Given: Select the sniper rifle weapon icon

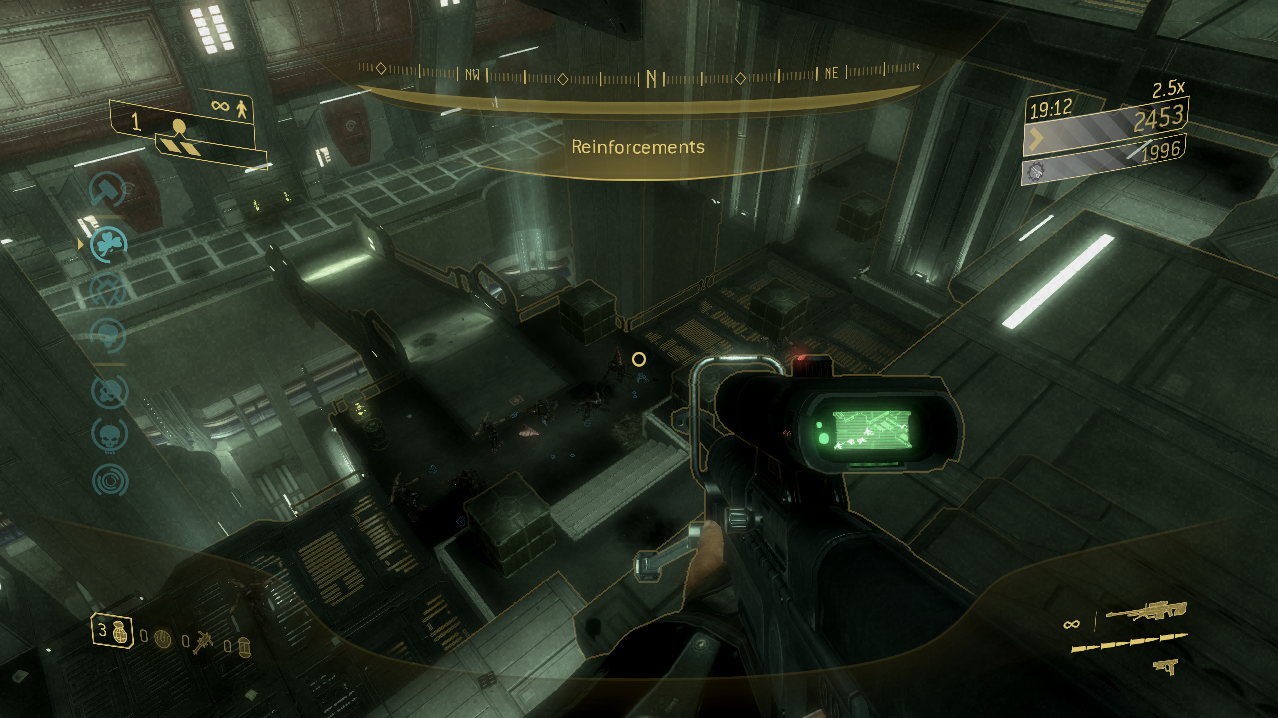Looking at the screenshot, I should [x=1145, y=612].
